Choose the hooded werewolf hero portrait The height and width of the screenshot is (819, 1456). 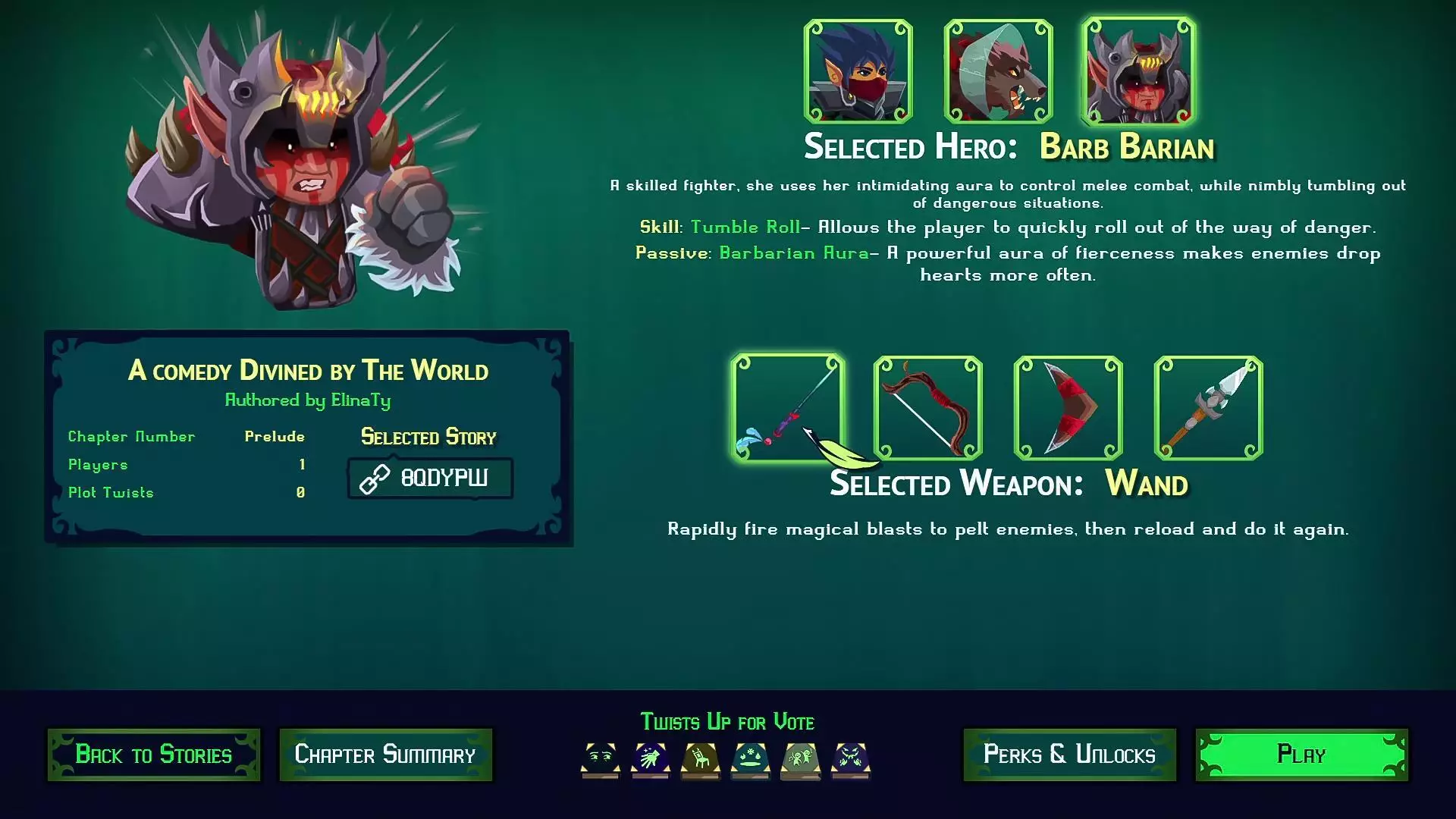pyautogui.click(x=998, y=71)
